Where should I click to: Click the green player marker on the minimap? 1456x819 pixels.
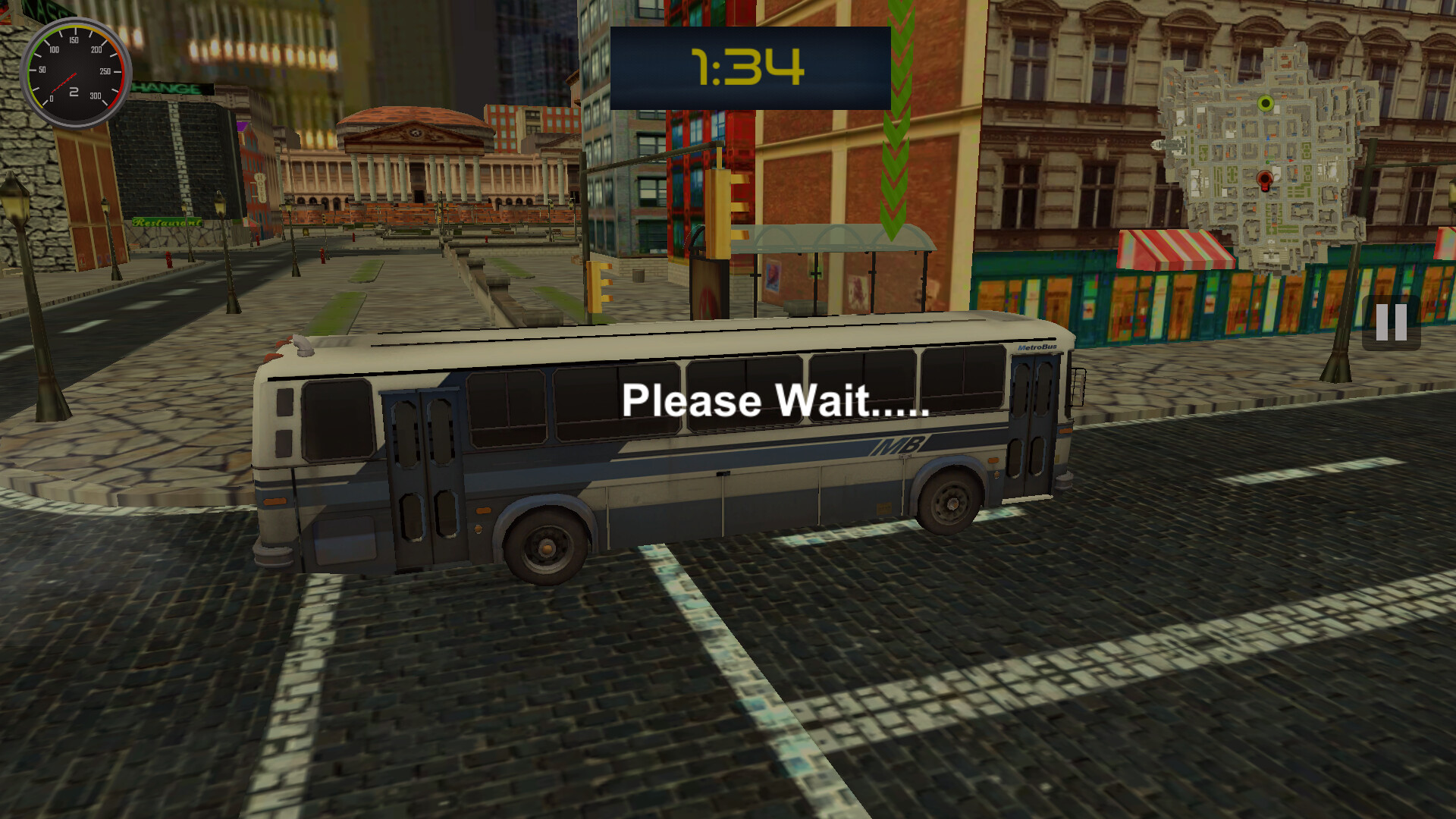tap(1265, 103)
